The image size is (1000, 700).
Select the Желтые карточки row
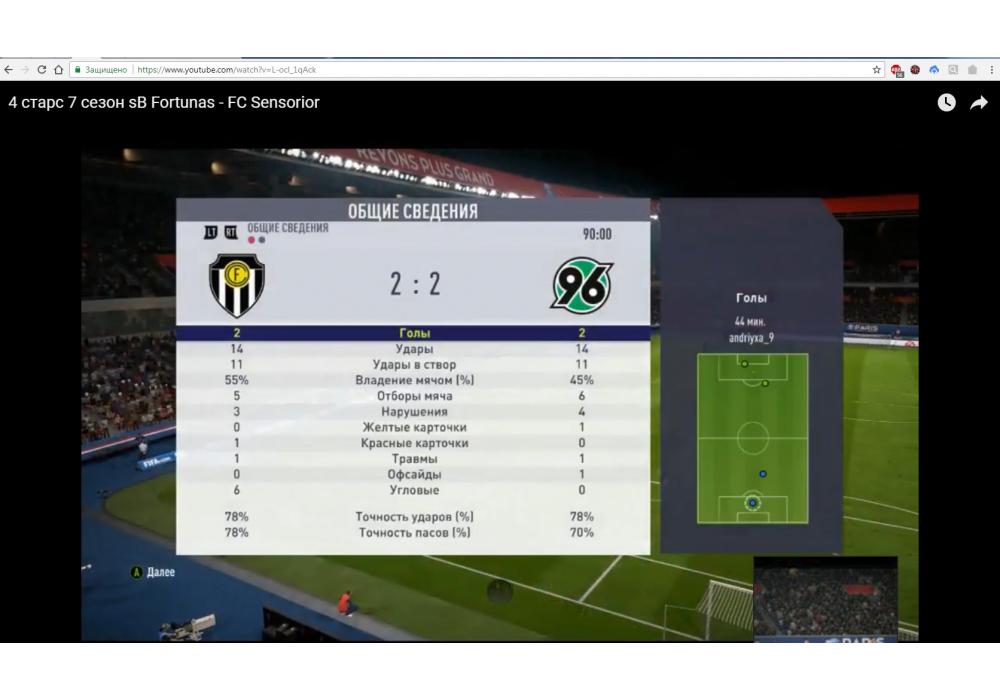(x=414, y=427)
